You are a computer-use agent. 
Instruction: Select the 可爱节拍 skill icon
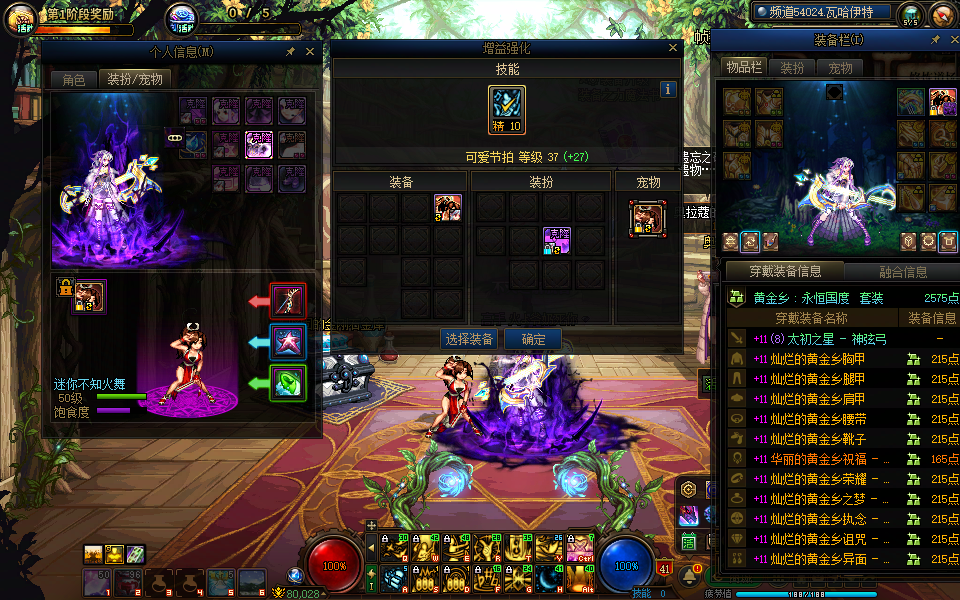point(507,110)
